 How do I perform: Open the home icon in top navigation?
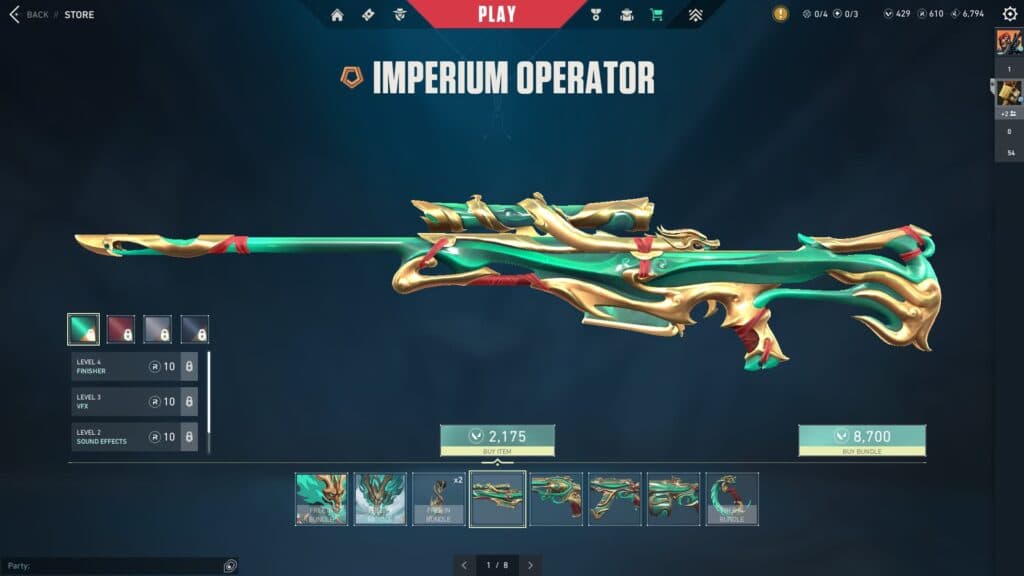point(337,15)
